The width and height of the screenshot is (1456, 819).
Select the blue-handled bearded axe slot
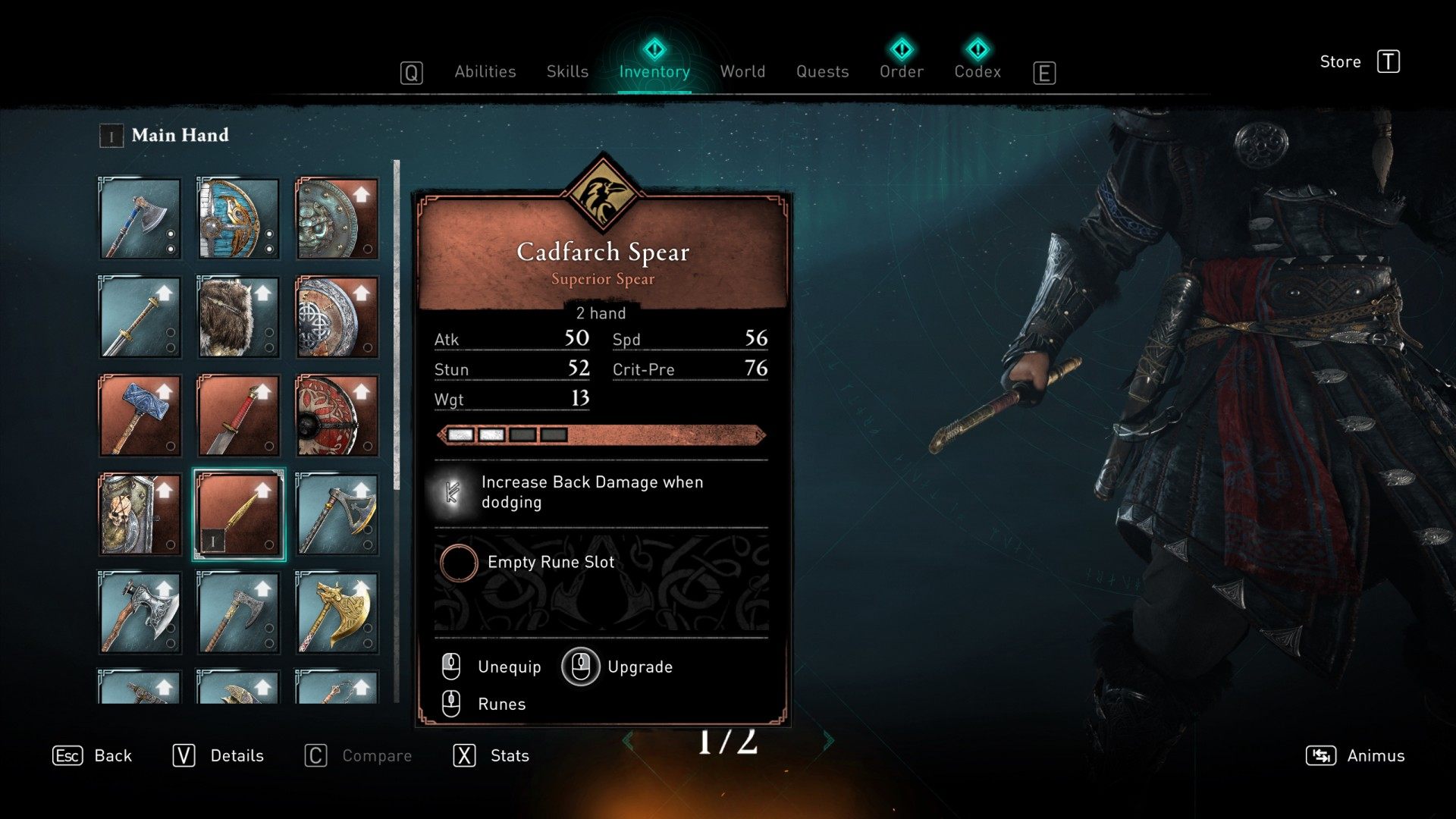(140, 219)
